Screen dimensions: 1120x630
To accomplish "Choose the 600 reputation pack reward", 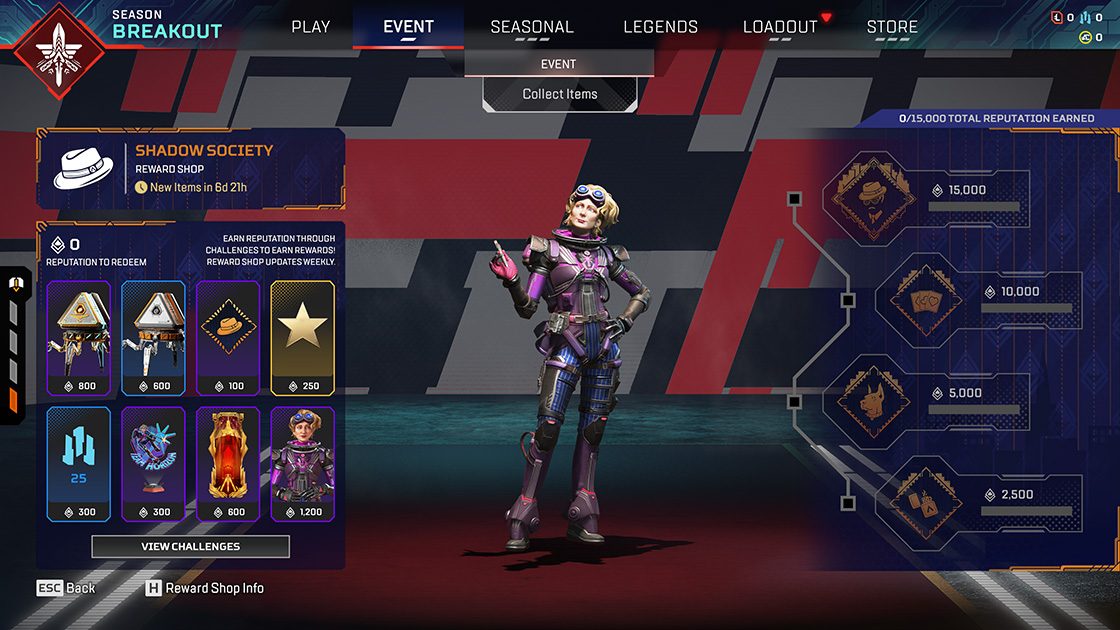I will coord(153,337).
